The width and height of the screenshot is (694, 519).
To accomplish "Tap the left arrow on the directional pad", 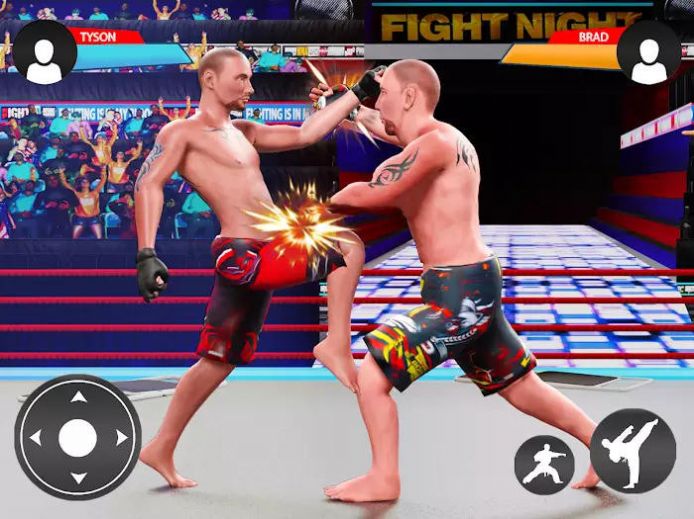I will click(36, 438).
